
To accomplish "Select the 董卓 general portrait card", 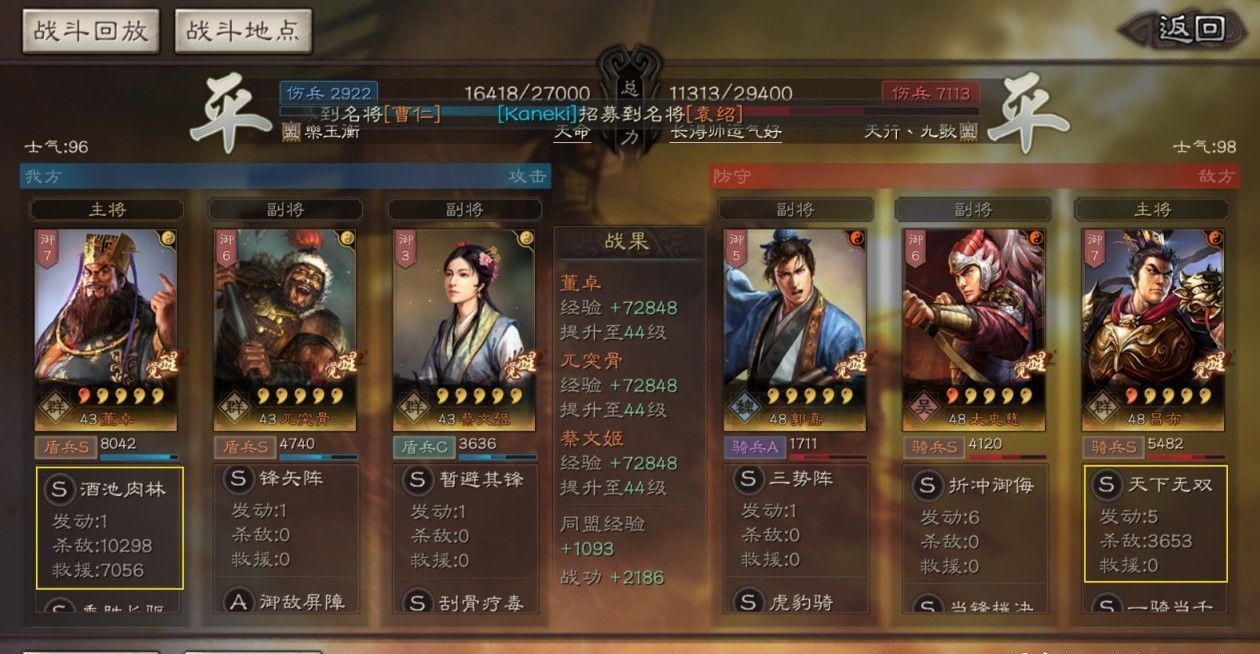I will [x=106, y=327].
